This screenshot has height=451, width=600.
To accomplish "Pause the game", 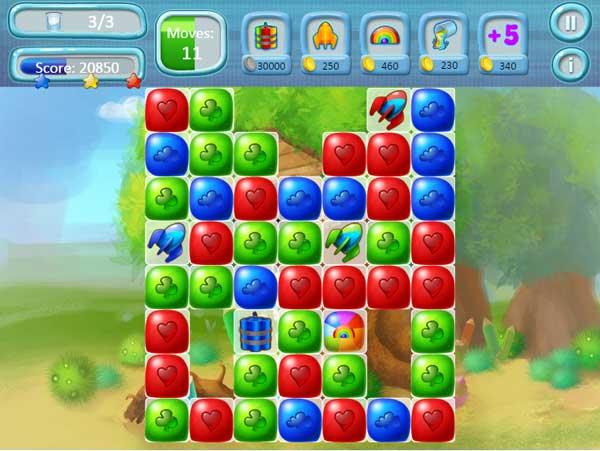I will [570, 22].
